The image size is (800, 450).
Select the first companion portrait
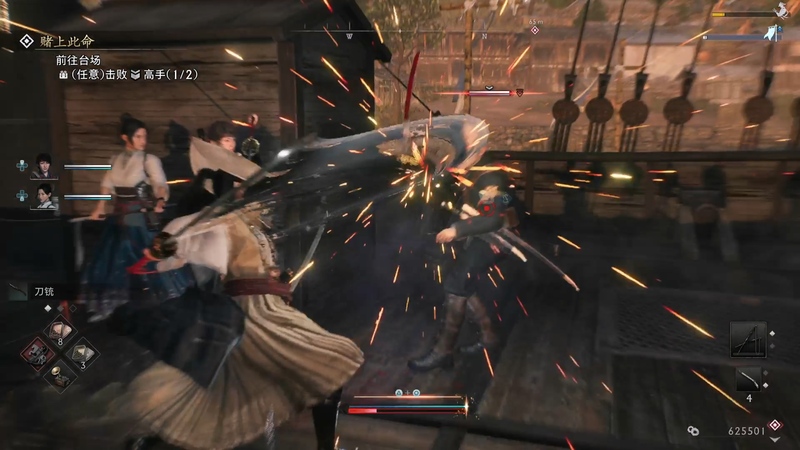43,166
